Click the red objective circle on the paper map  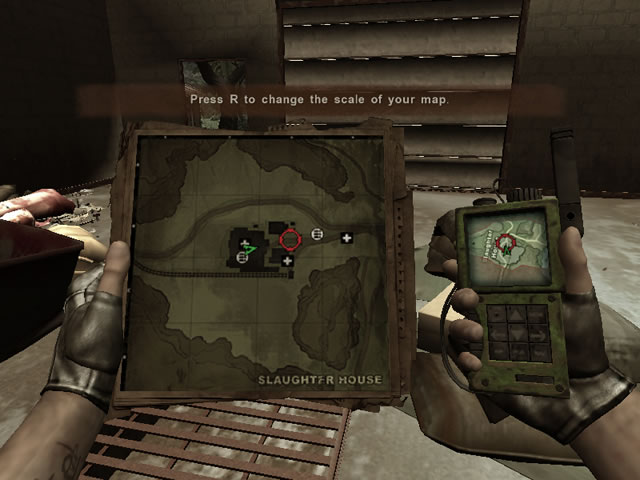pyautogui.click(x=290, y=239)
